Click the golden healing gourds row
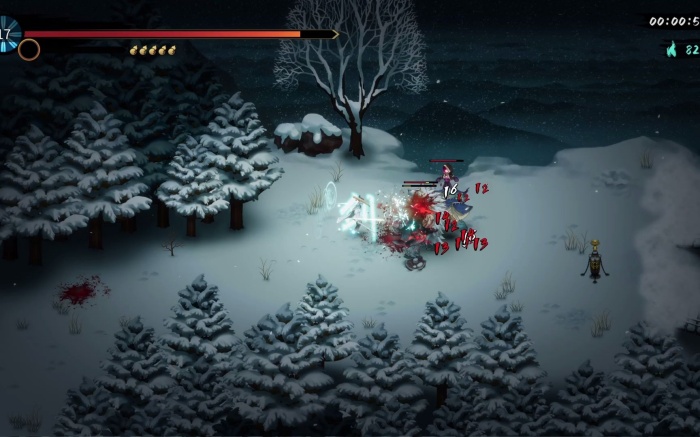This screenshot has width=700, height=437. 152,50
